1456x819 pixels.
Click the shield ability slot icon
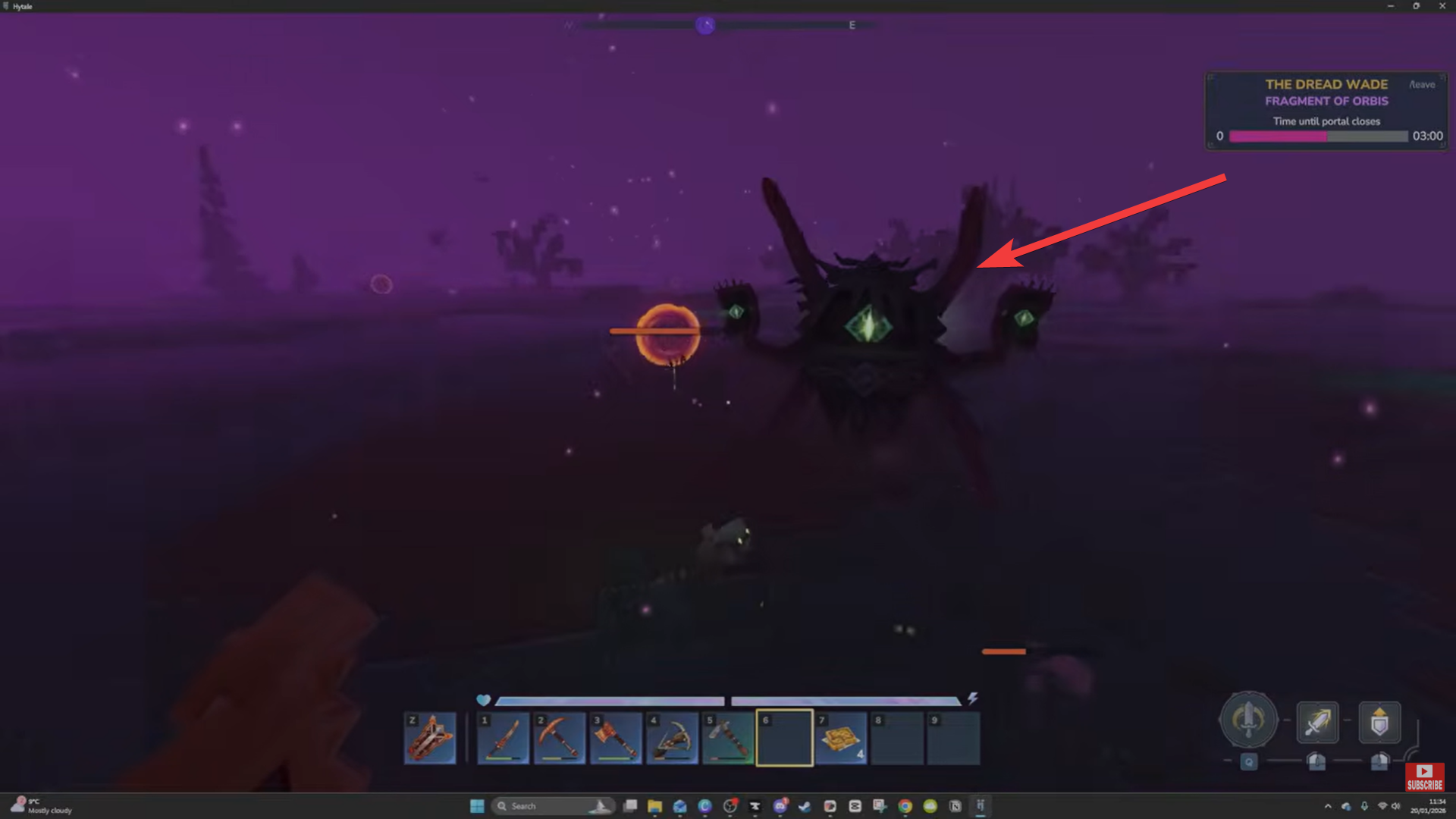(x=1381, y=720)
